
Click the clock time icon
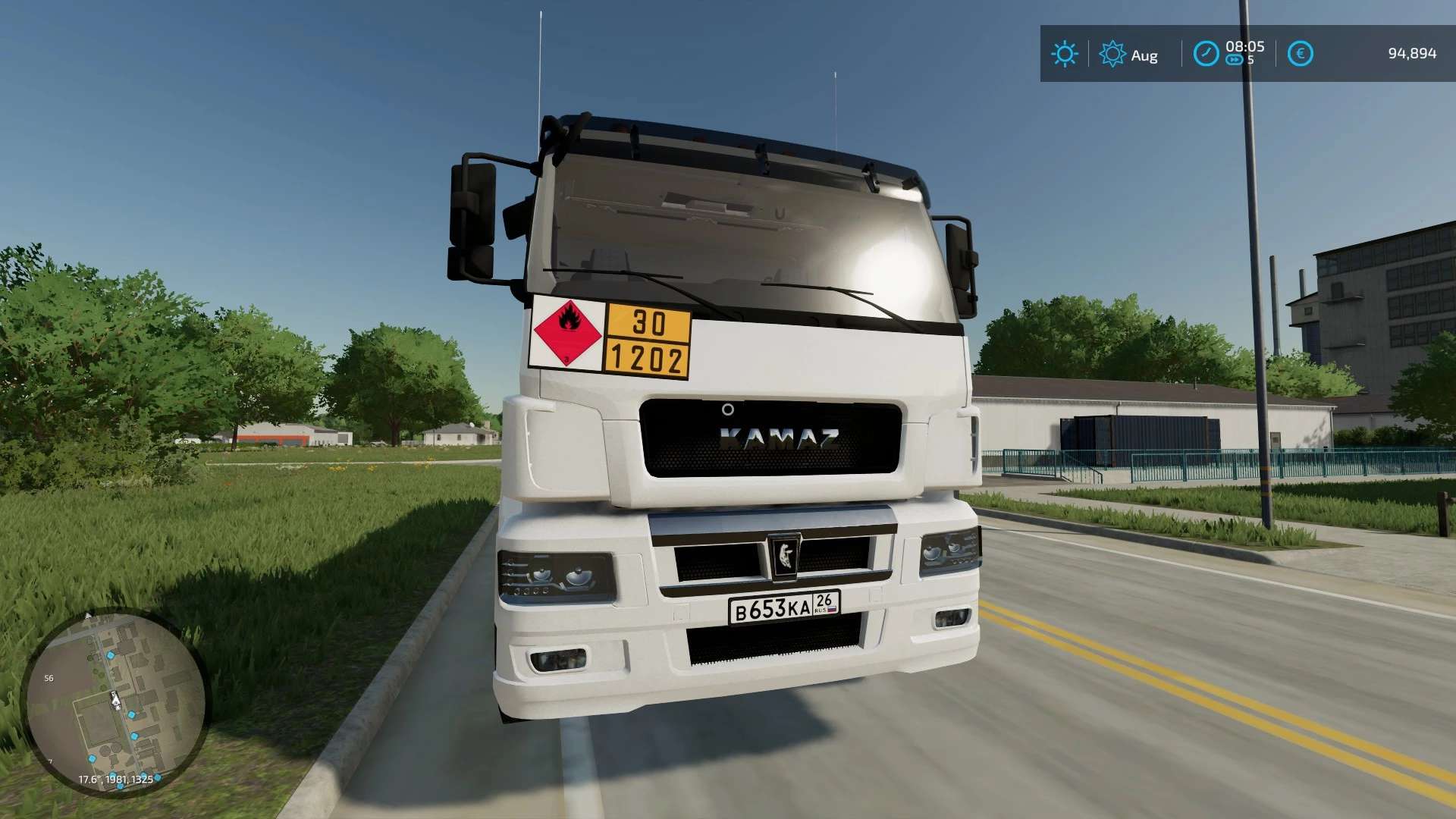point(1206,54)
